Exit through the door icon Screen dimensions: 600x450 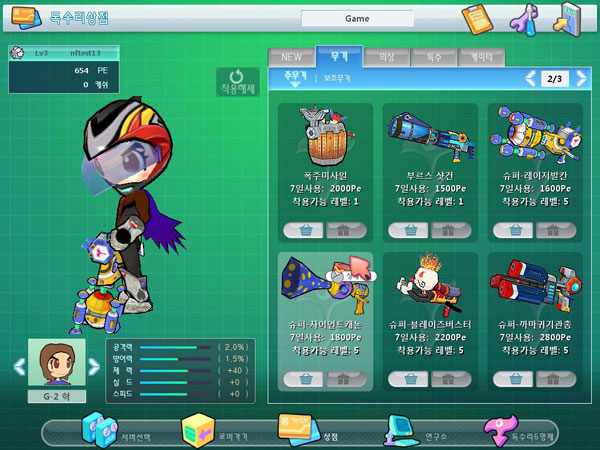pyautogui.click(x=570, y=17)
